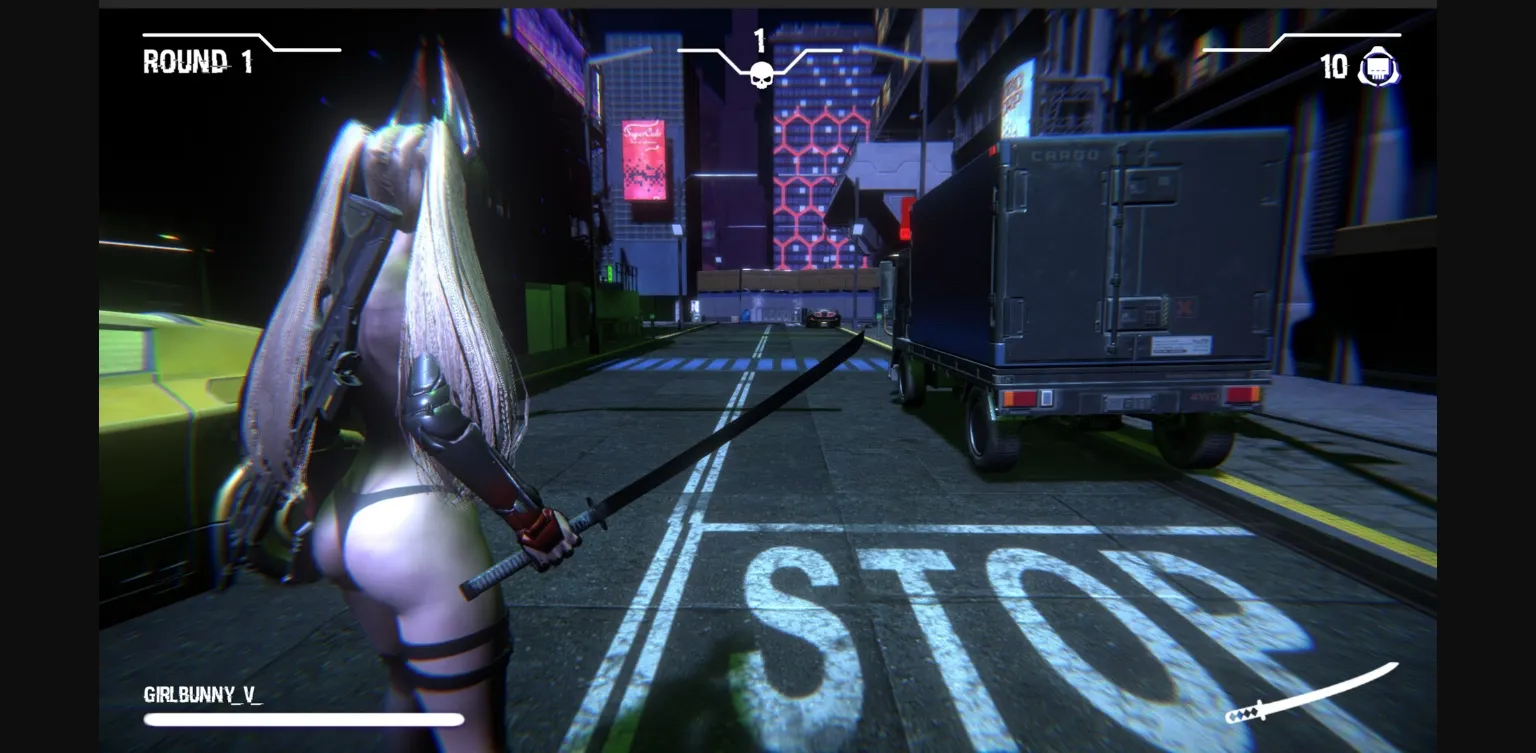Open the center skull scoreboard panel

pyautogui.click(x=759, y=55)
